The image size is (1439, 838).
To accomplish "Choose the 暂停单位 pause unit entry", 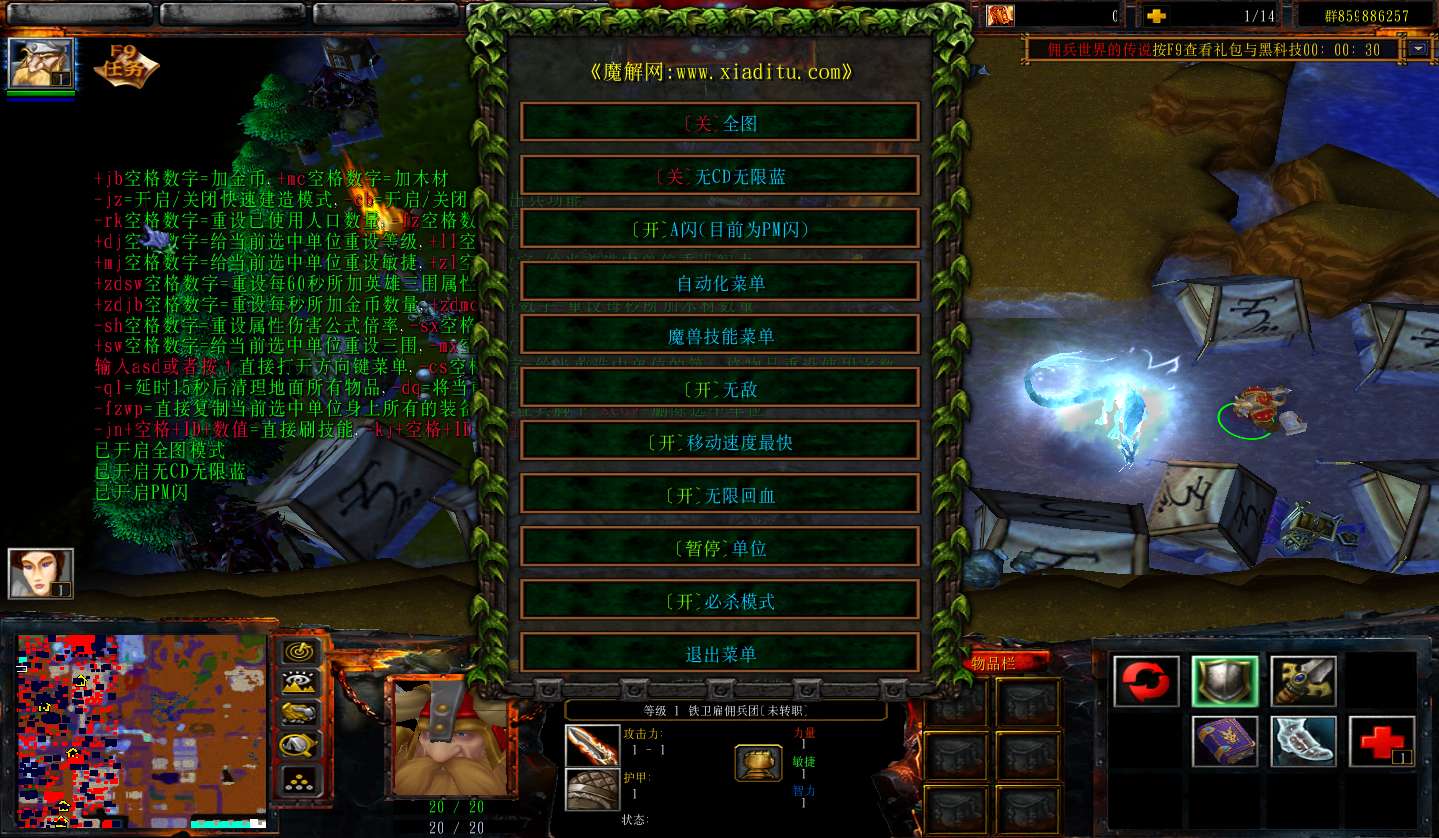I will tap(719, 547).
